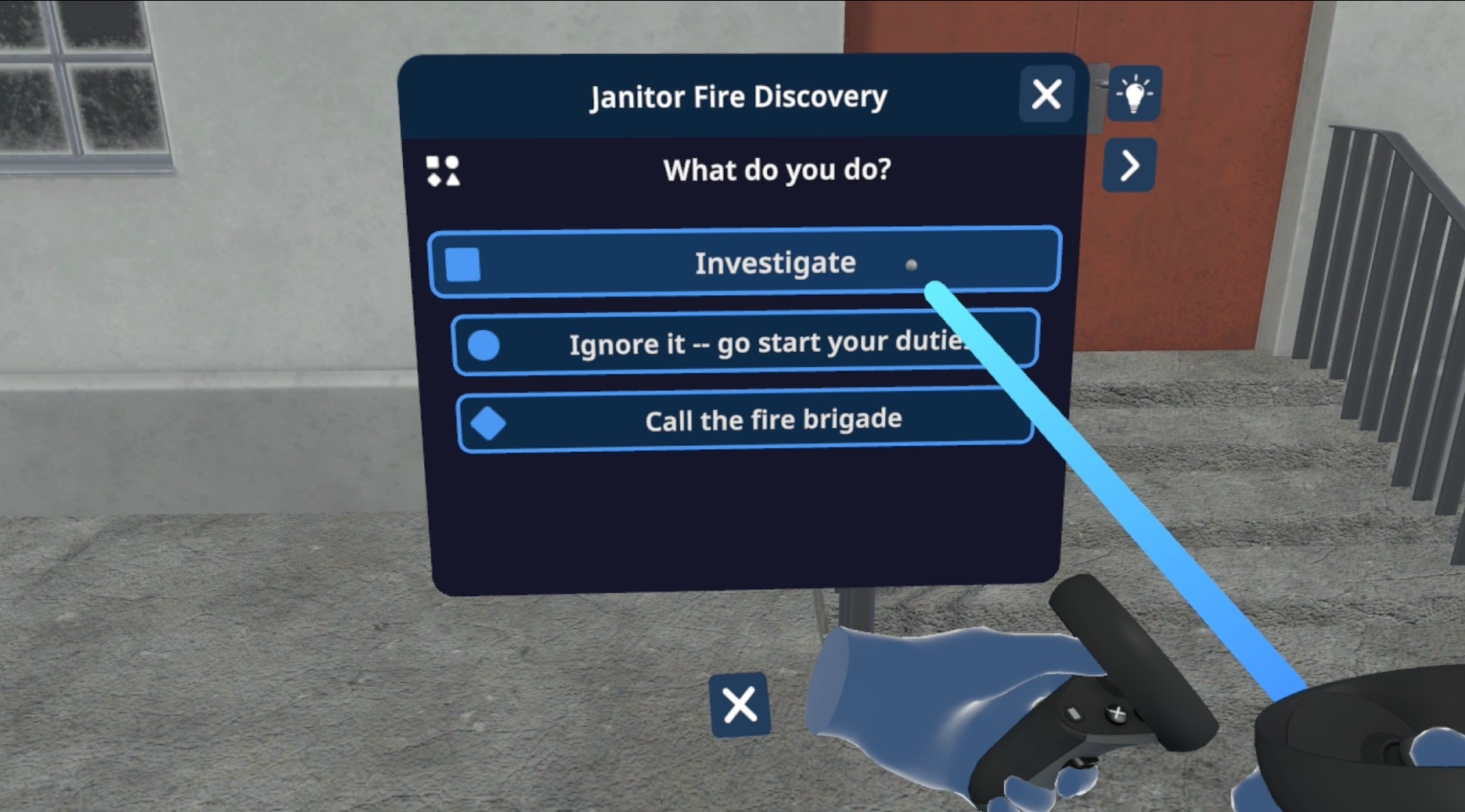Screen dimensions: 1465x812
Task: Dismiss the dialog with the top-right X
Action: [1046, 94]
